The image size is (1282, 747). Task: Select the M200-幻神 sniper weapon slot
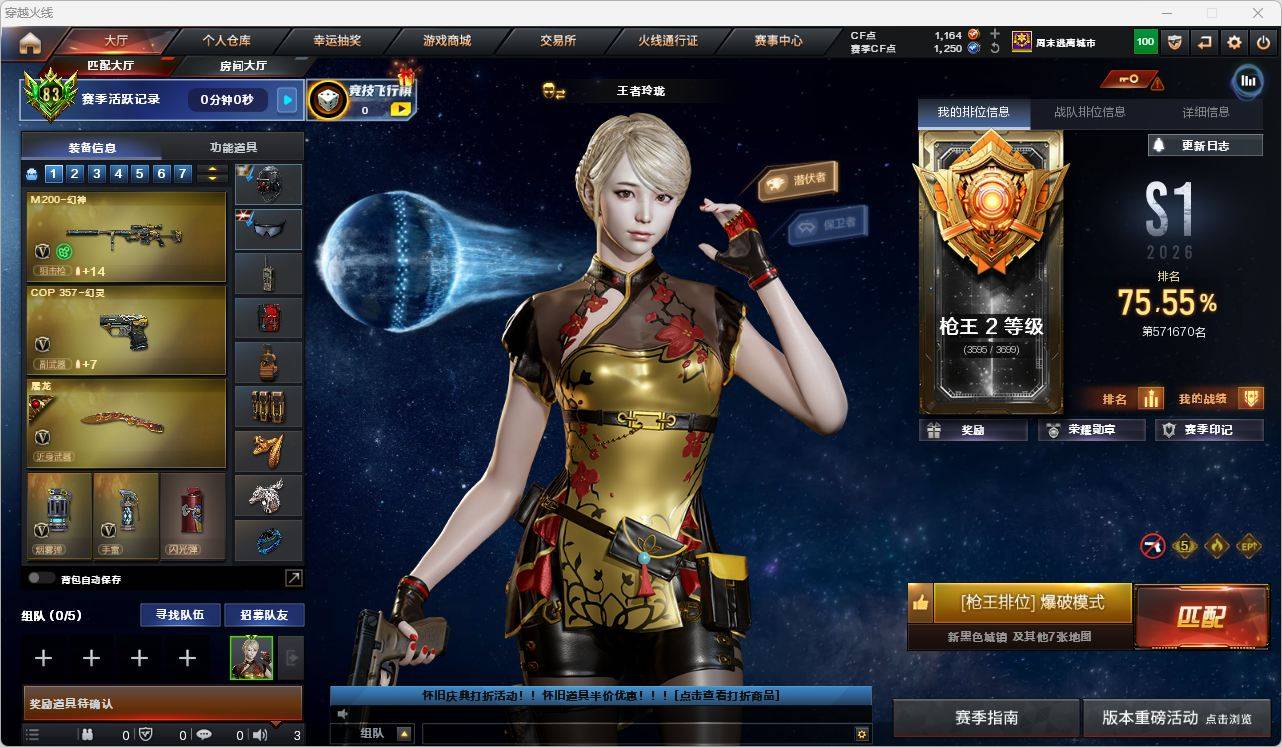126,237
